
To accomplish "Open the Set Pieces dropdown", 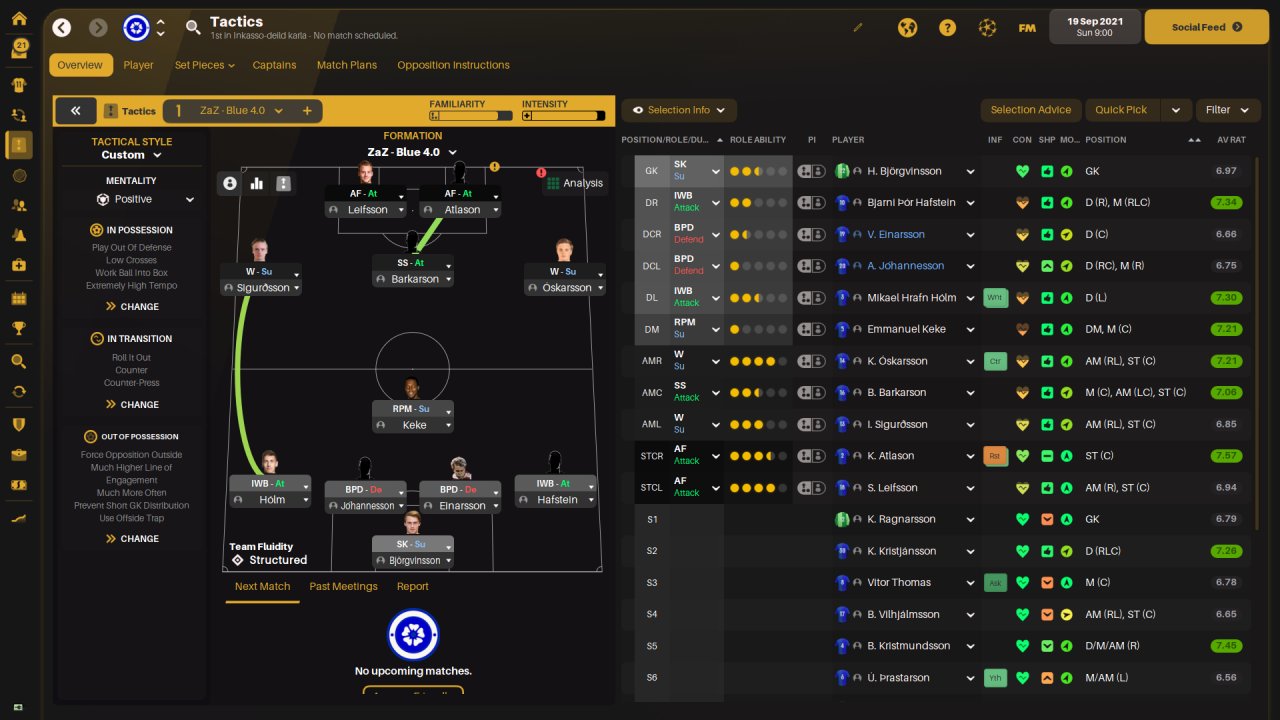I will (x=204, y=65).
